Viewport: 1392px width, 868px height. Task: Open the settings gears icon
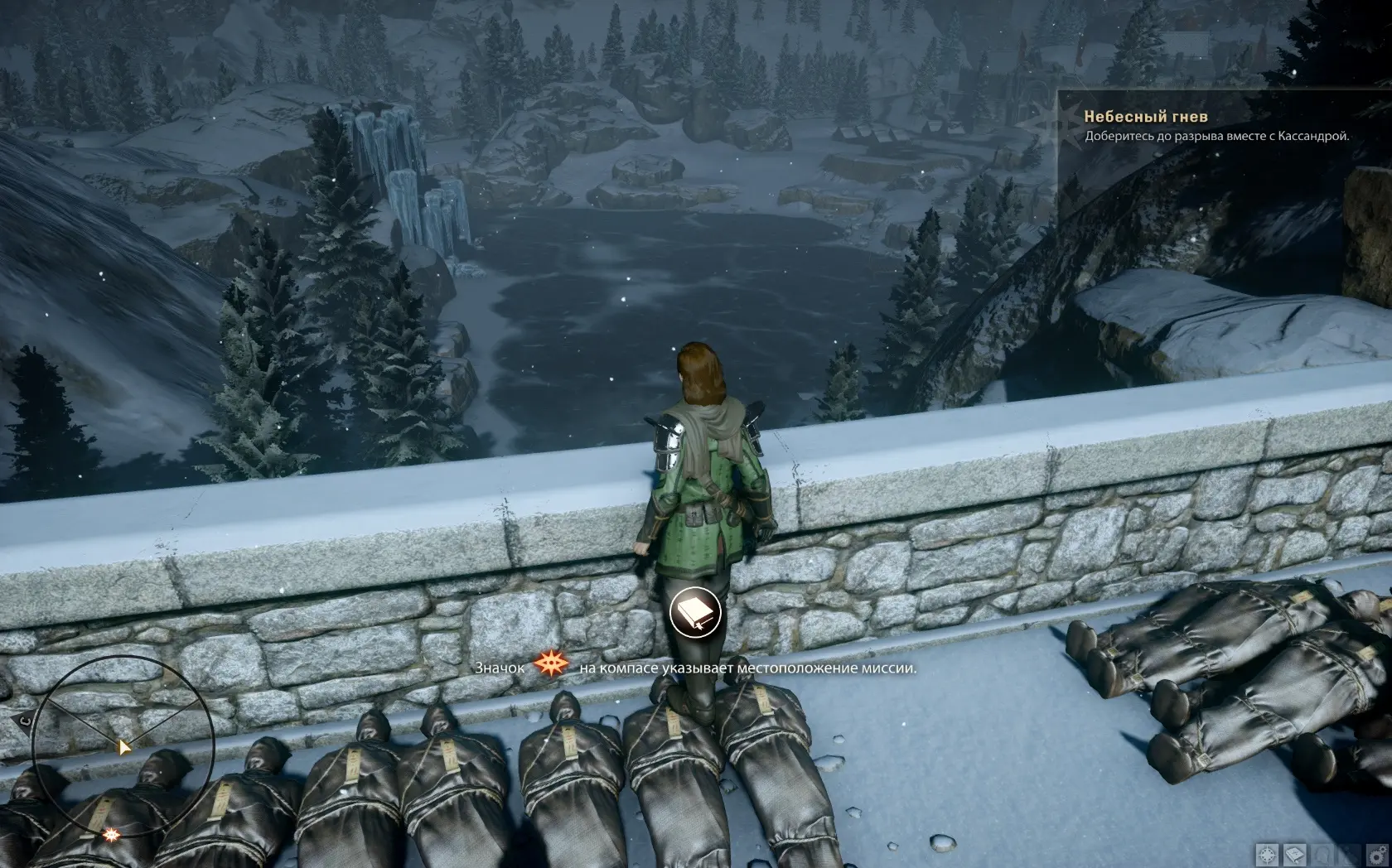coord(1377,855)
